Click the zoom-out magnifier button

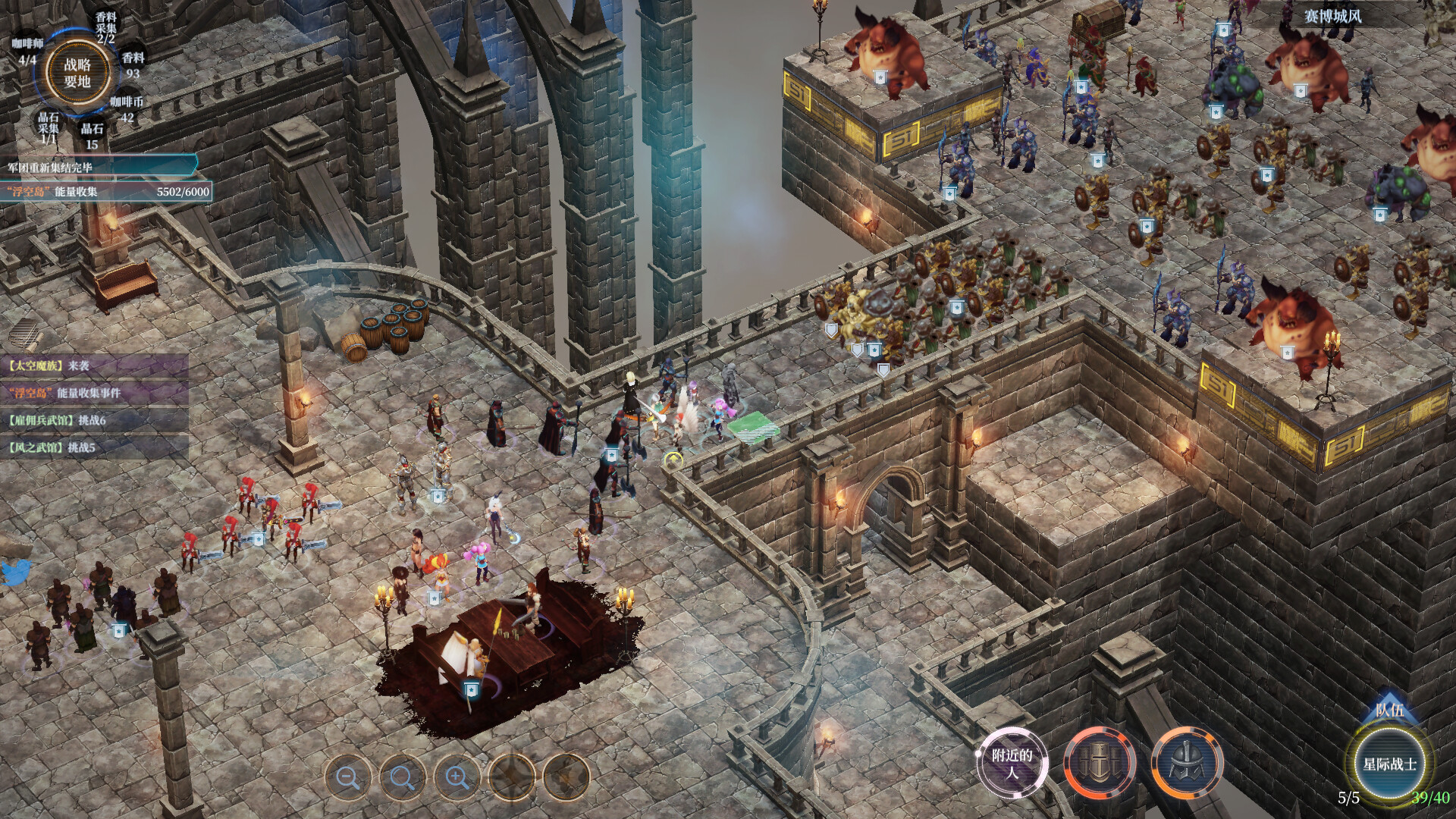point(348,777)
